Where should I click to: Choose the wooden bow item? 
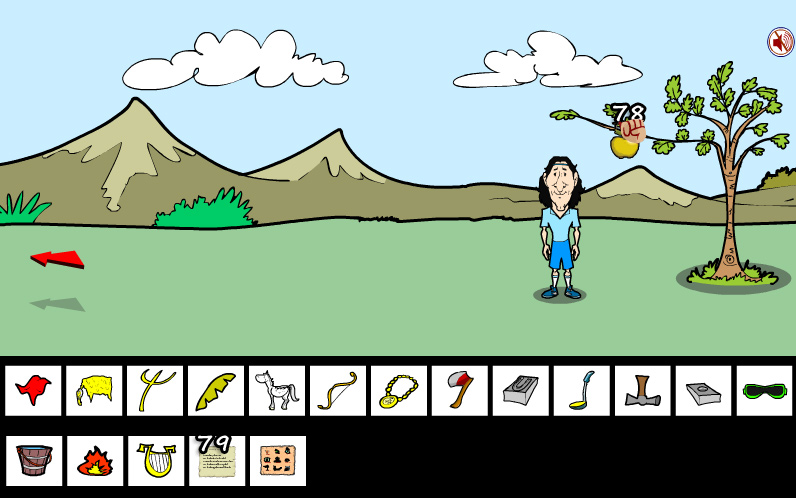[x=338, y=390]
